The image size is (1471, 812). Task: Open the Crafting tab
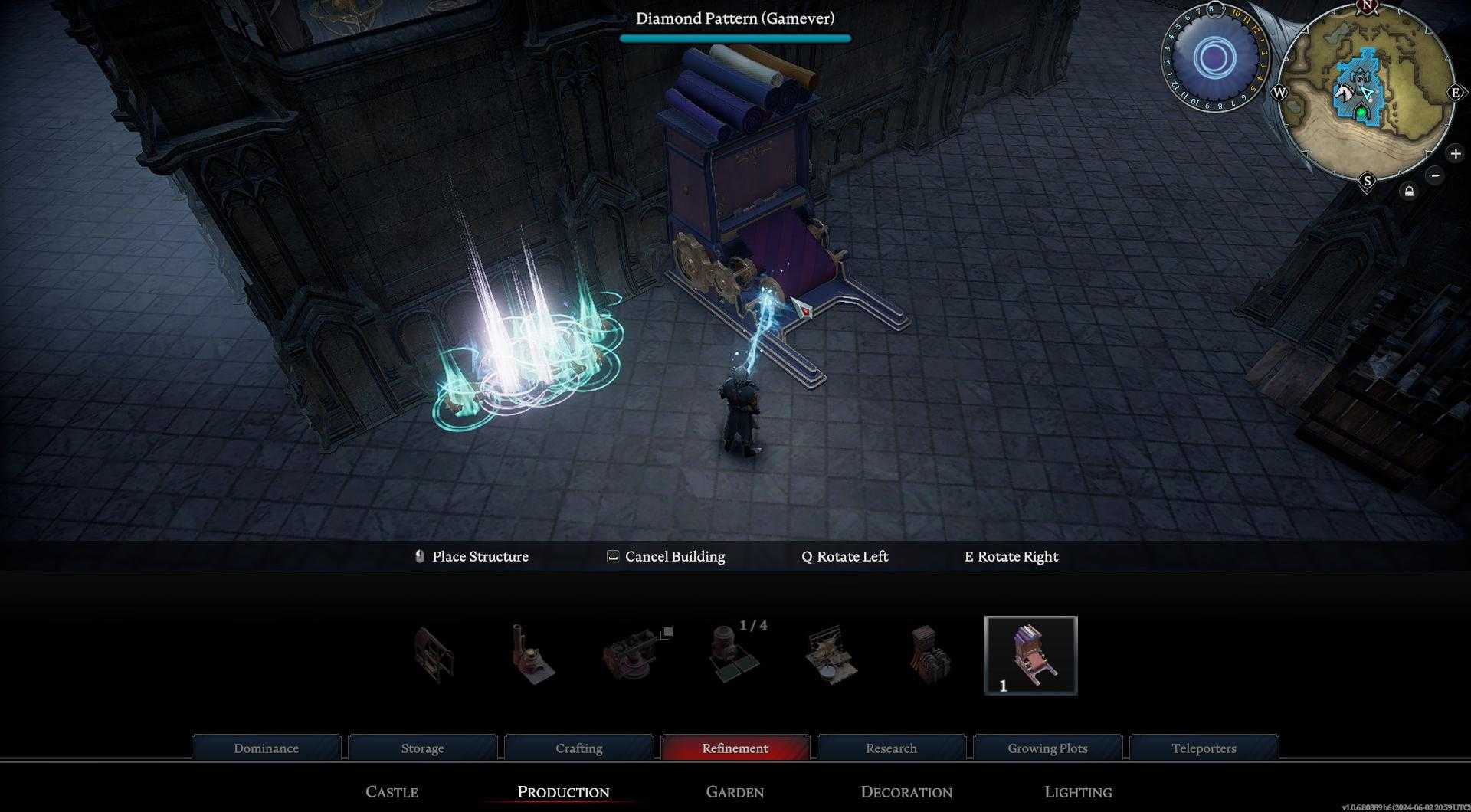[578, 748]
